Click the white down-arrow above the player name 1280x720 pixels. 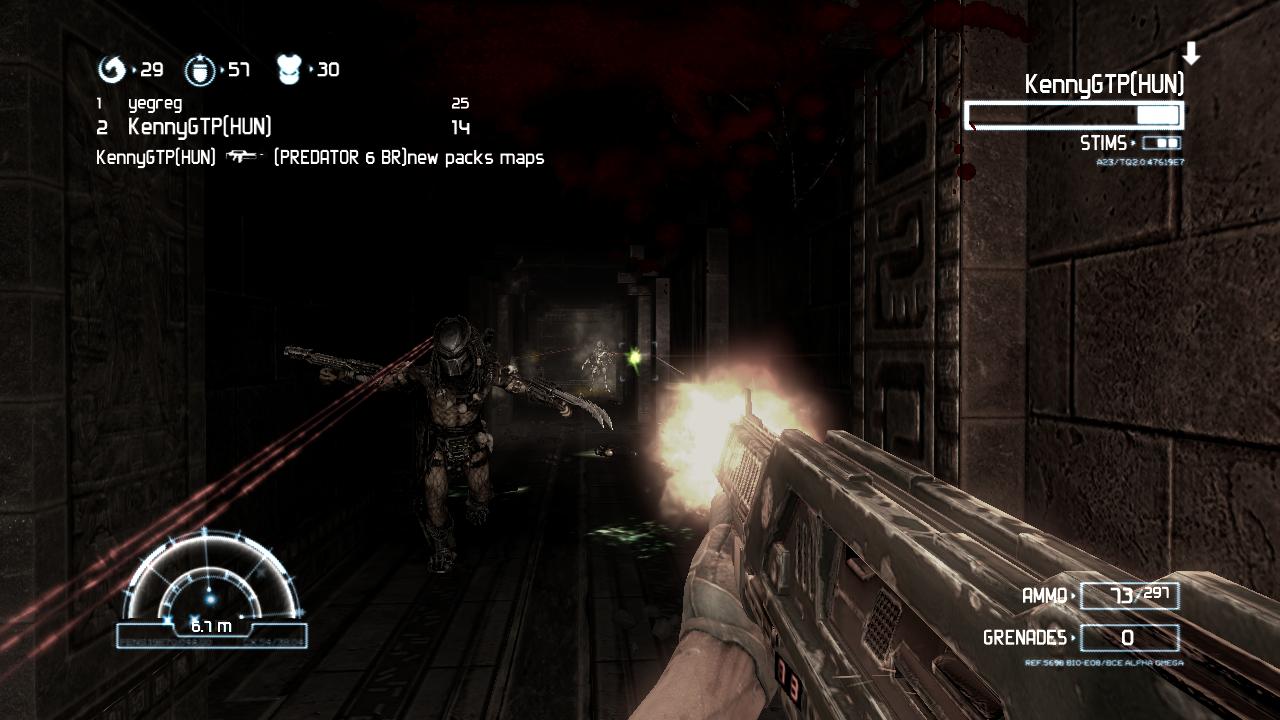point(1190,54)
